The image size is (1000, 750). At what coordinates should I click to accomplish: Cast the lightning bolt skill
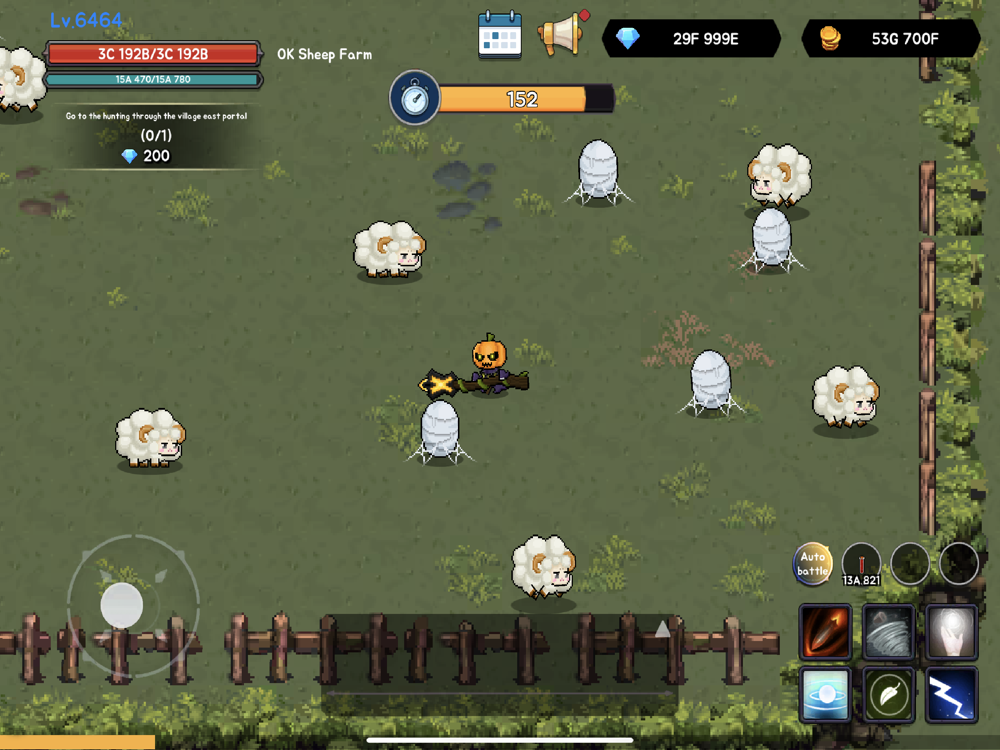[x=951, y=694]
